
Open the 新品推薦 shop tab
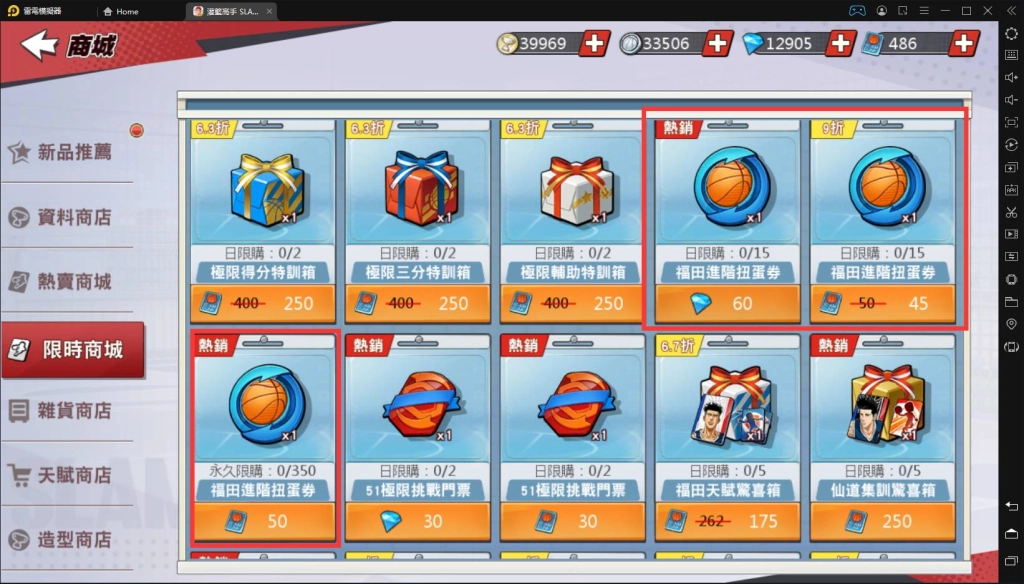(x=73, y=152)
